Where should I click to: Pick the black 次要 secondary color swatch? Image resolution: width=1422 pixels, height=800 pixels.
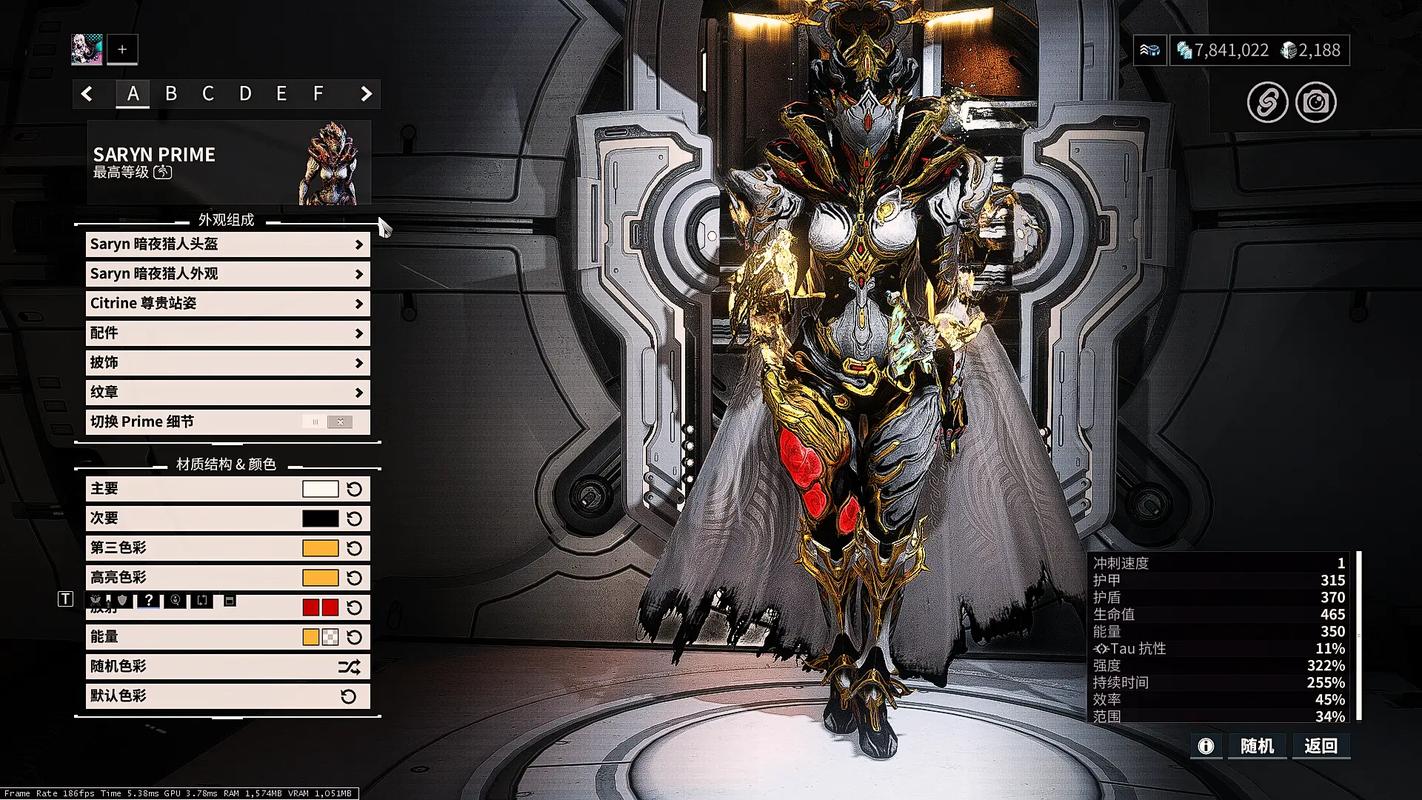[320, 519]
